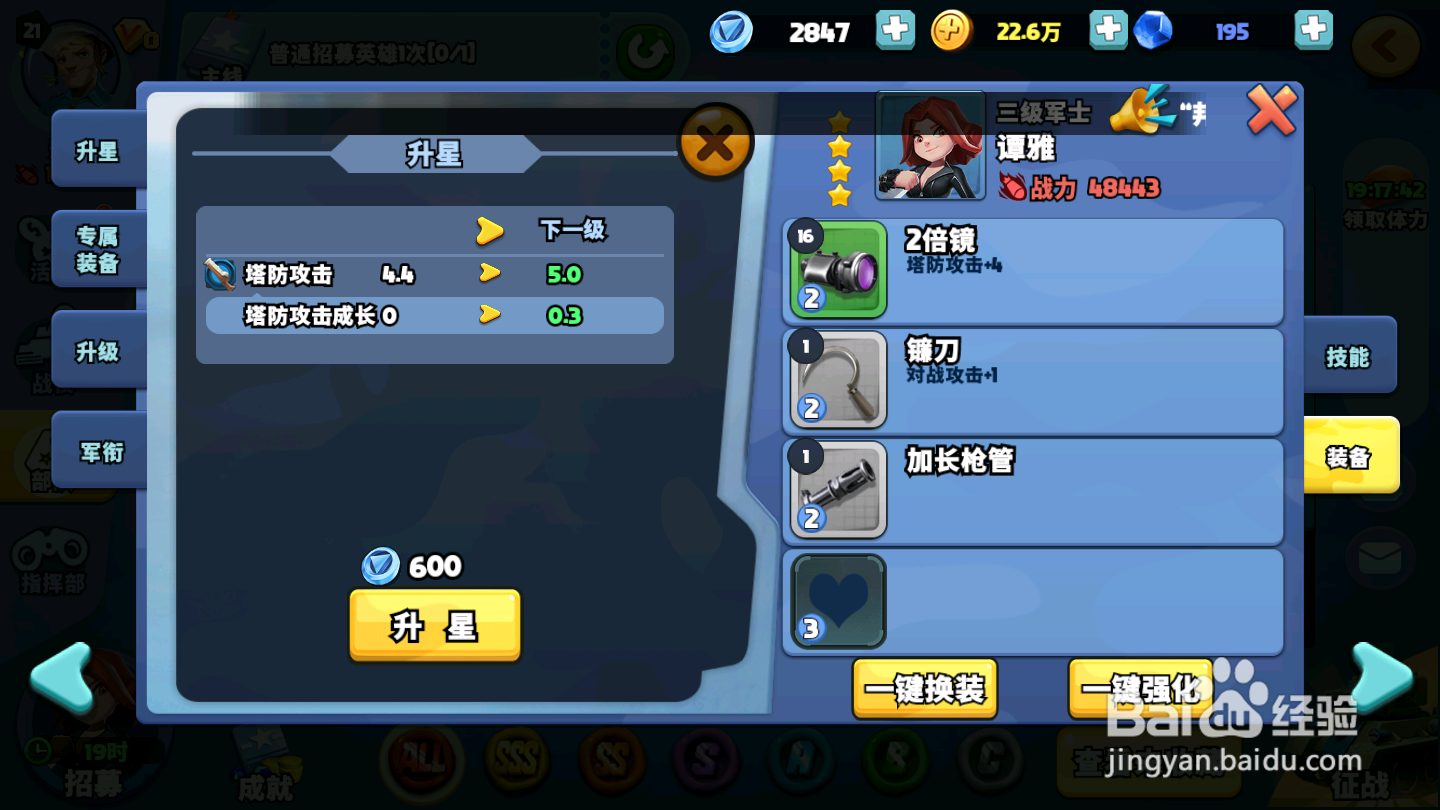Viewport: 1440px width, 810px height.
Task: Trigger 一键强化 one-key enhance
Action: [x=1140, y=690]
